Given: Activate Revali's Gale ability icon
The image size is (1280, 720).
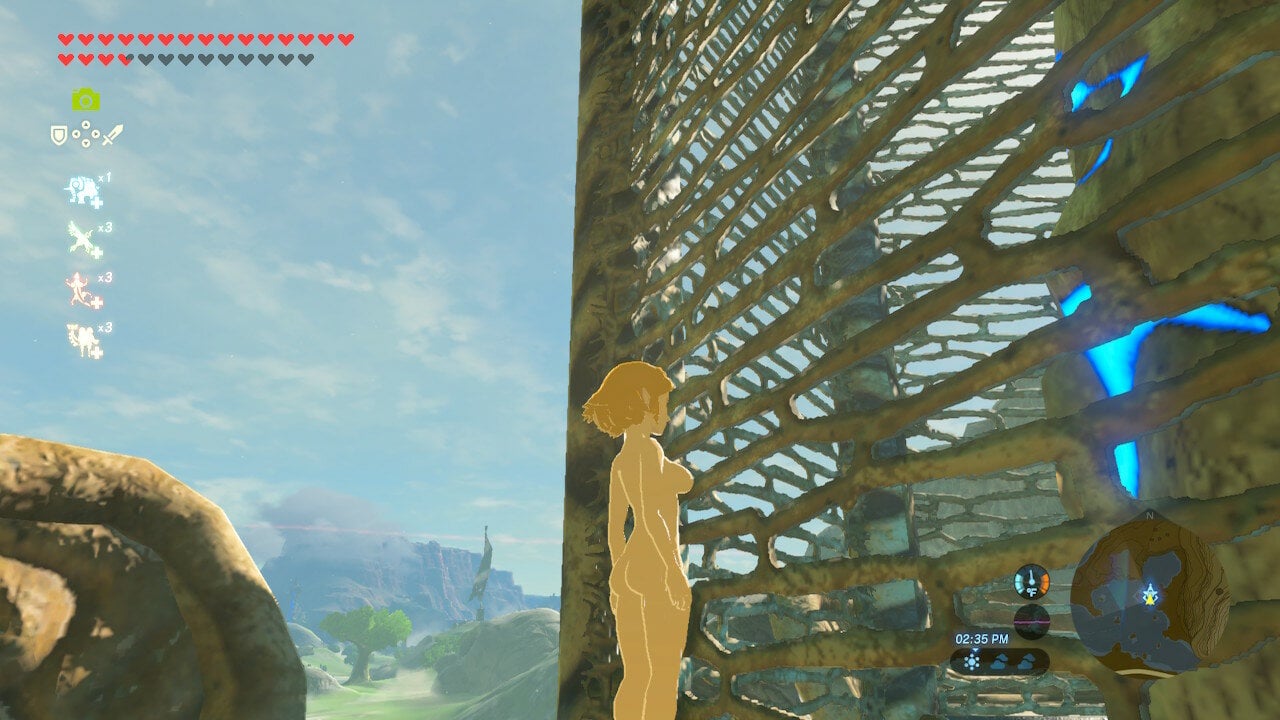Looking at the screenshot, I should click(80, 238).
